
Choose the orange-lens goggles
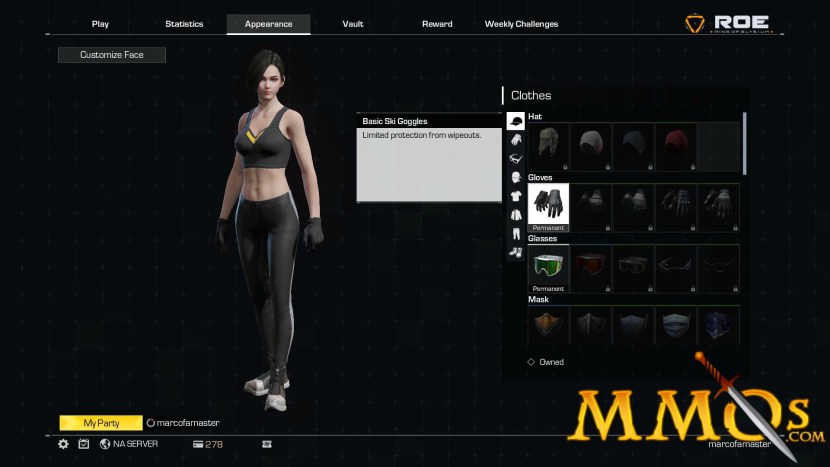(591, 268)
